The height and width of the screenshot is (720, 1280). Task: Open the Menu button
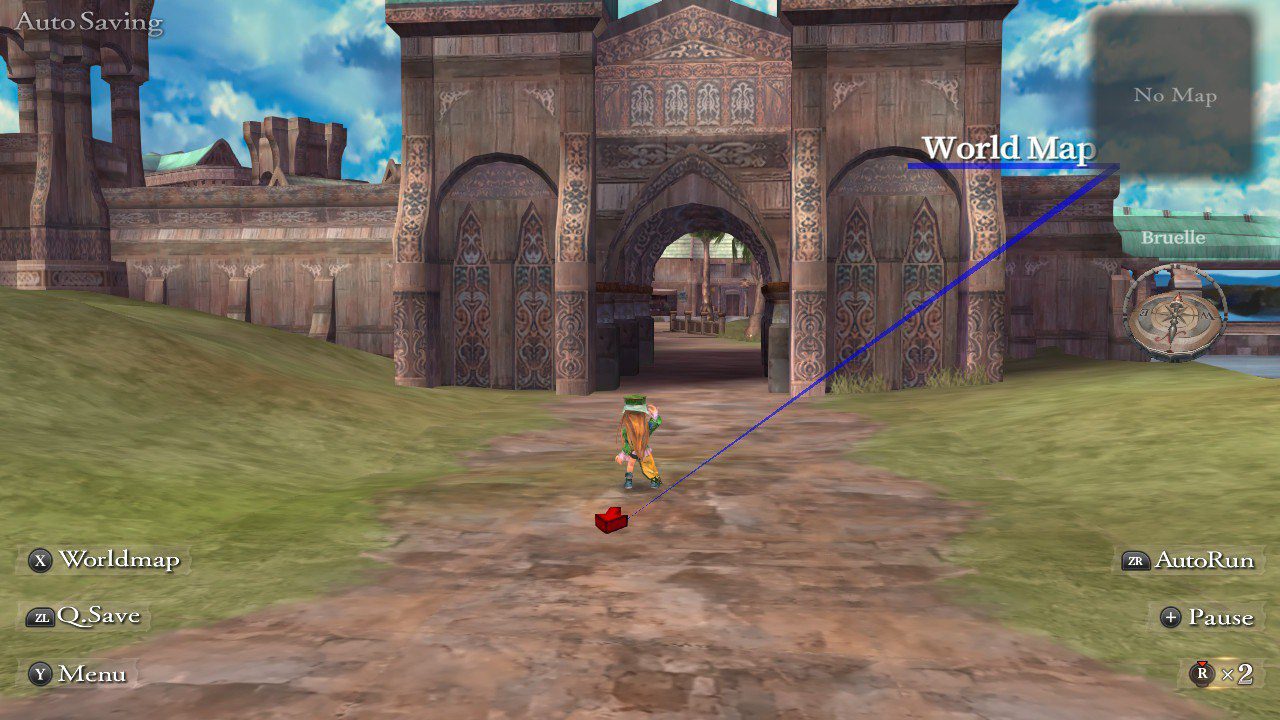pos(78,674)
